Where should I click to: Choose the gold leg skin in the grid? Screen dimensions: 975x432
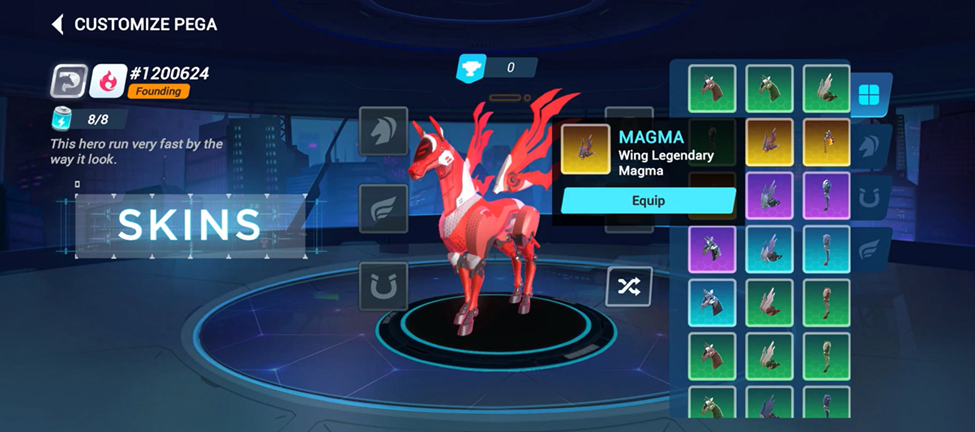pyautogui.click(x=826, y=143)
